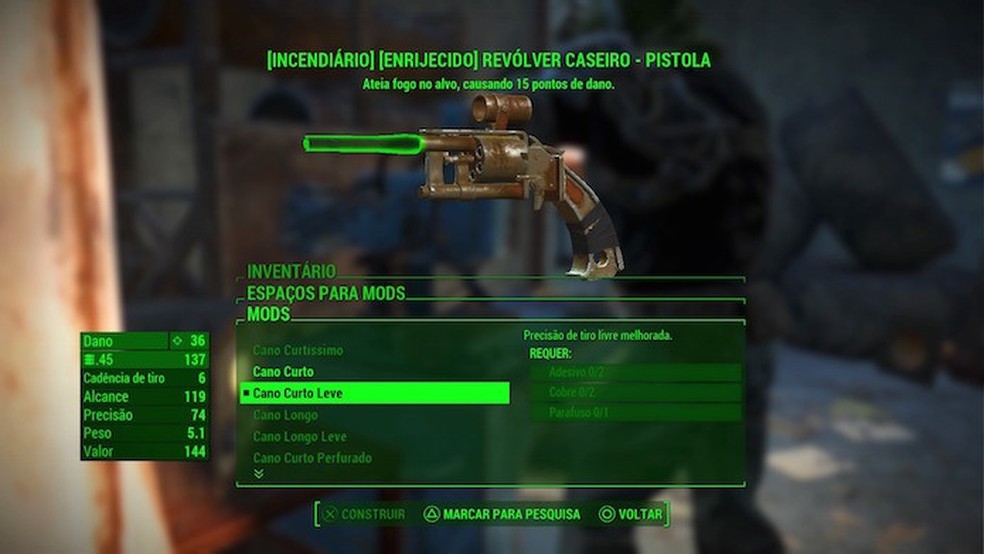Viewport: 984px width, 554px height.
Task: Select the Cano Curtíssimo mod
Action: 298,351
